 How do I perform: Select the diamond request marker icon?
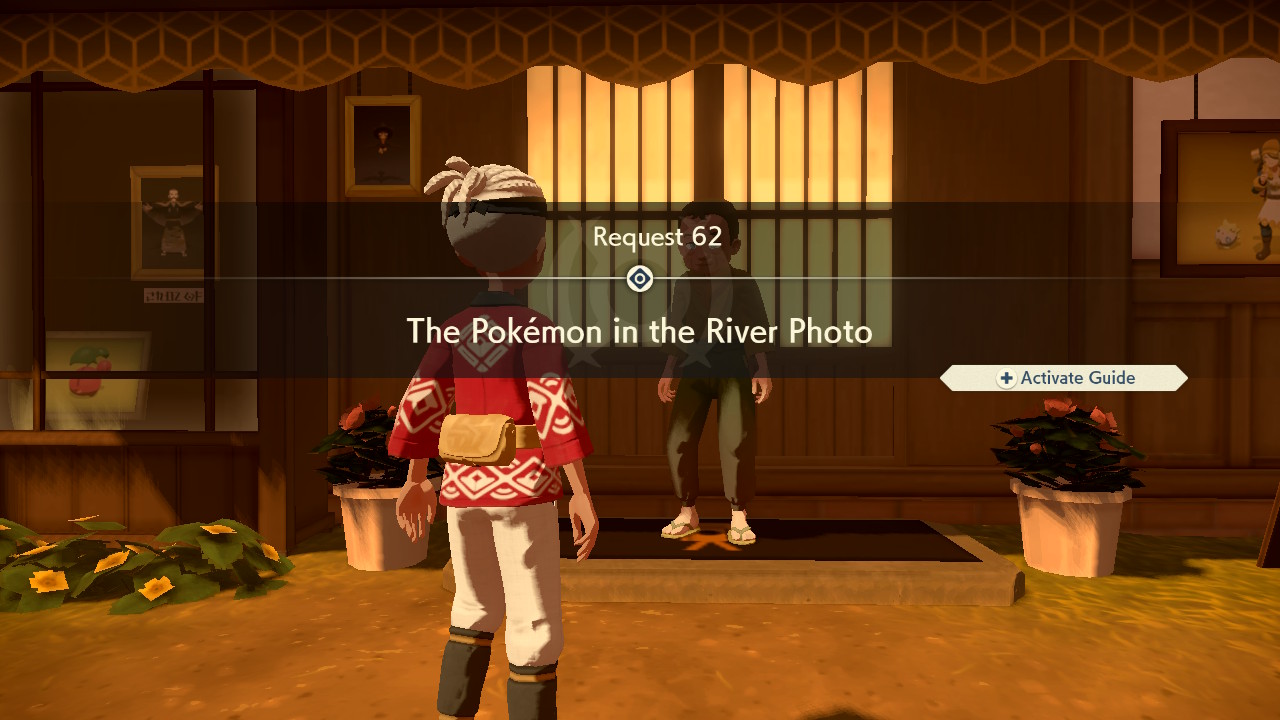point(638,279)
